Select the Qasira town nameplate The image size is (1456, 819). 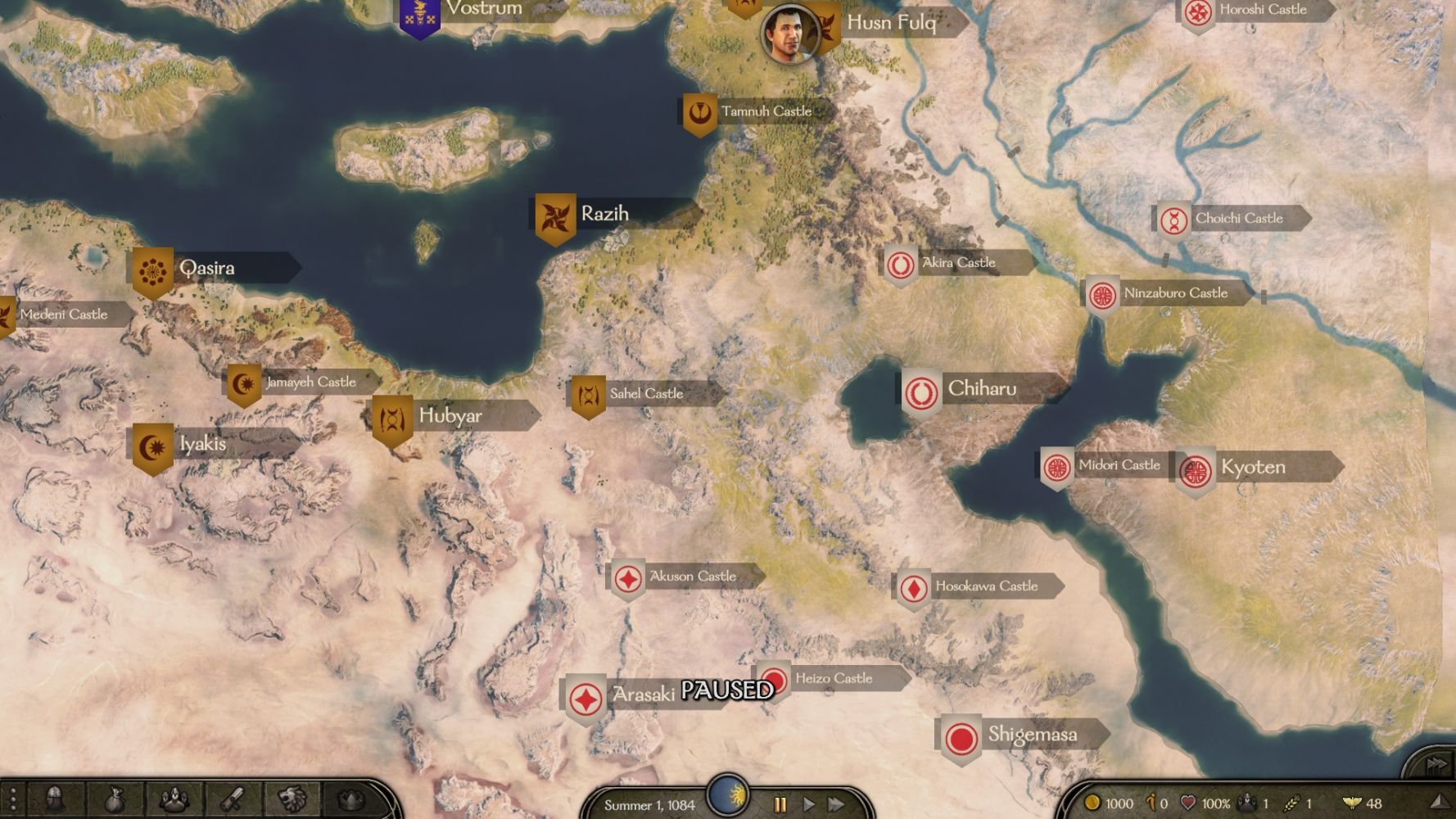click(x=206, y=268)
